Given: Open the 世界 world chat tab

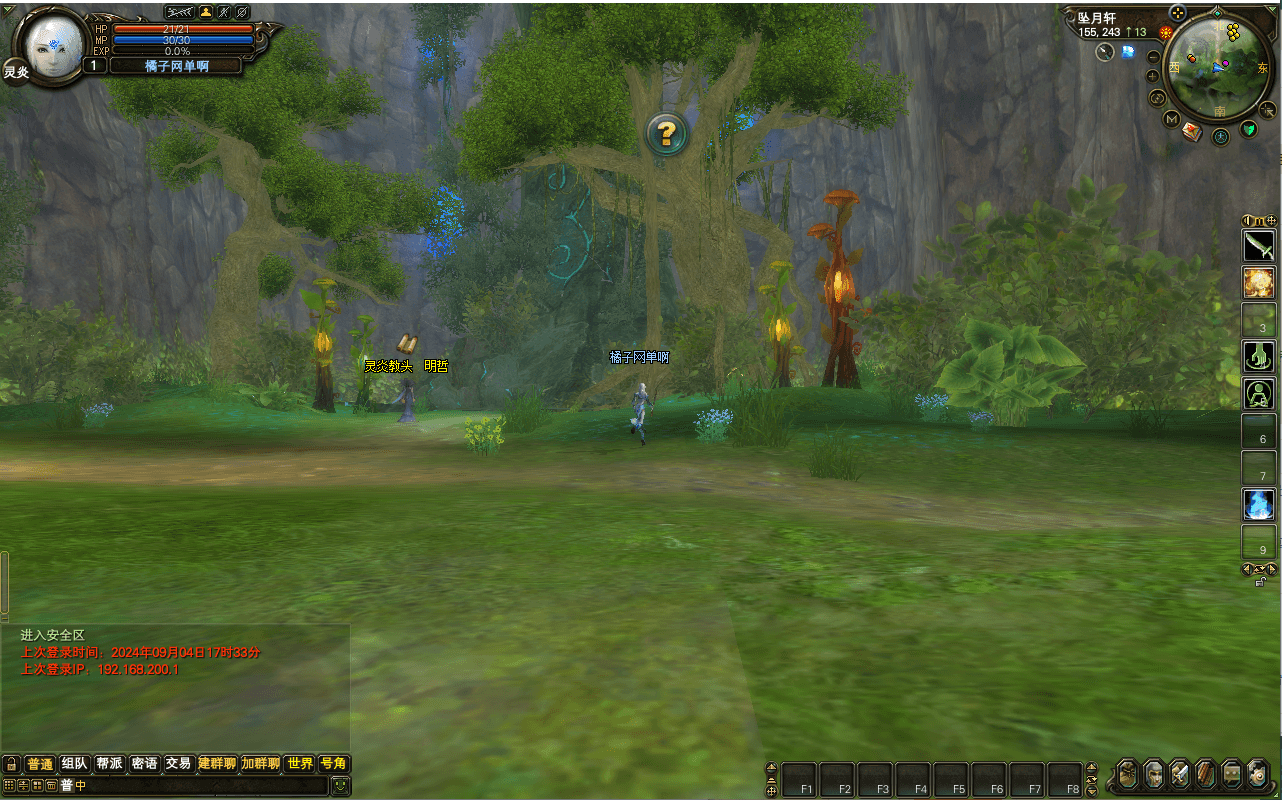Looking at the screenshot, I should [300, 764].
